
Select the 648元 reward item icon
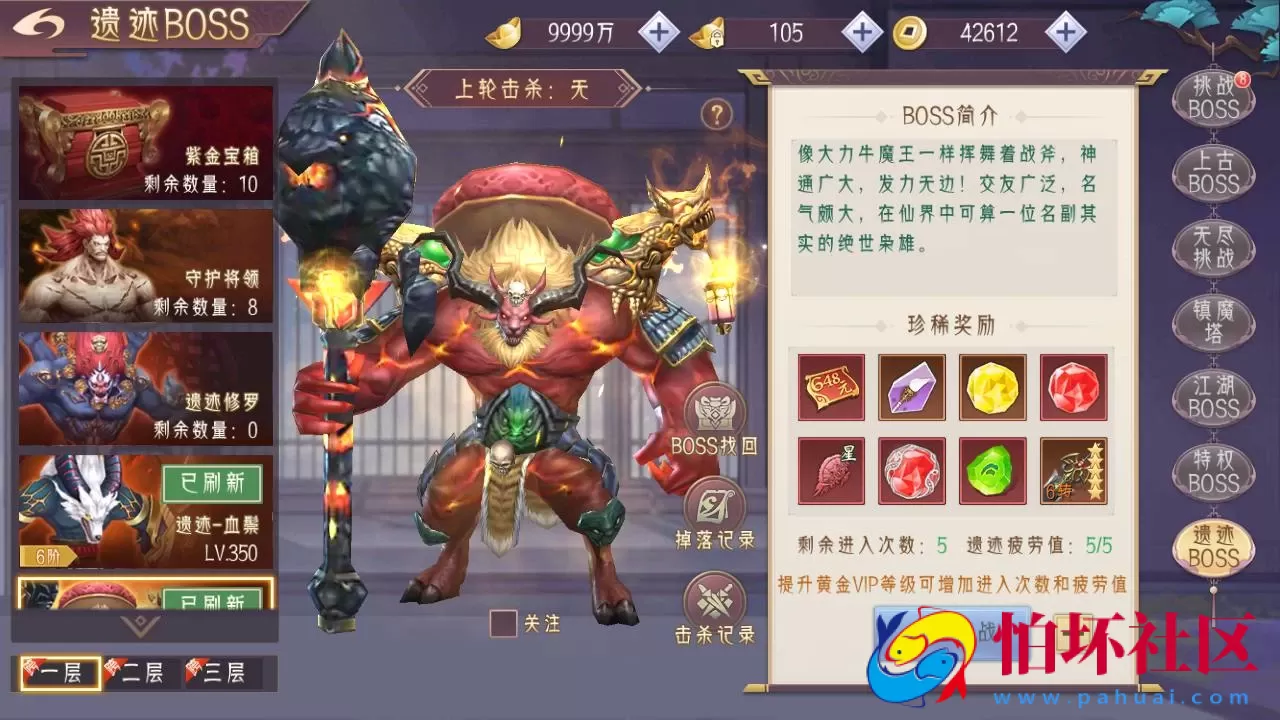[831, 387]
